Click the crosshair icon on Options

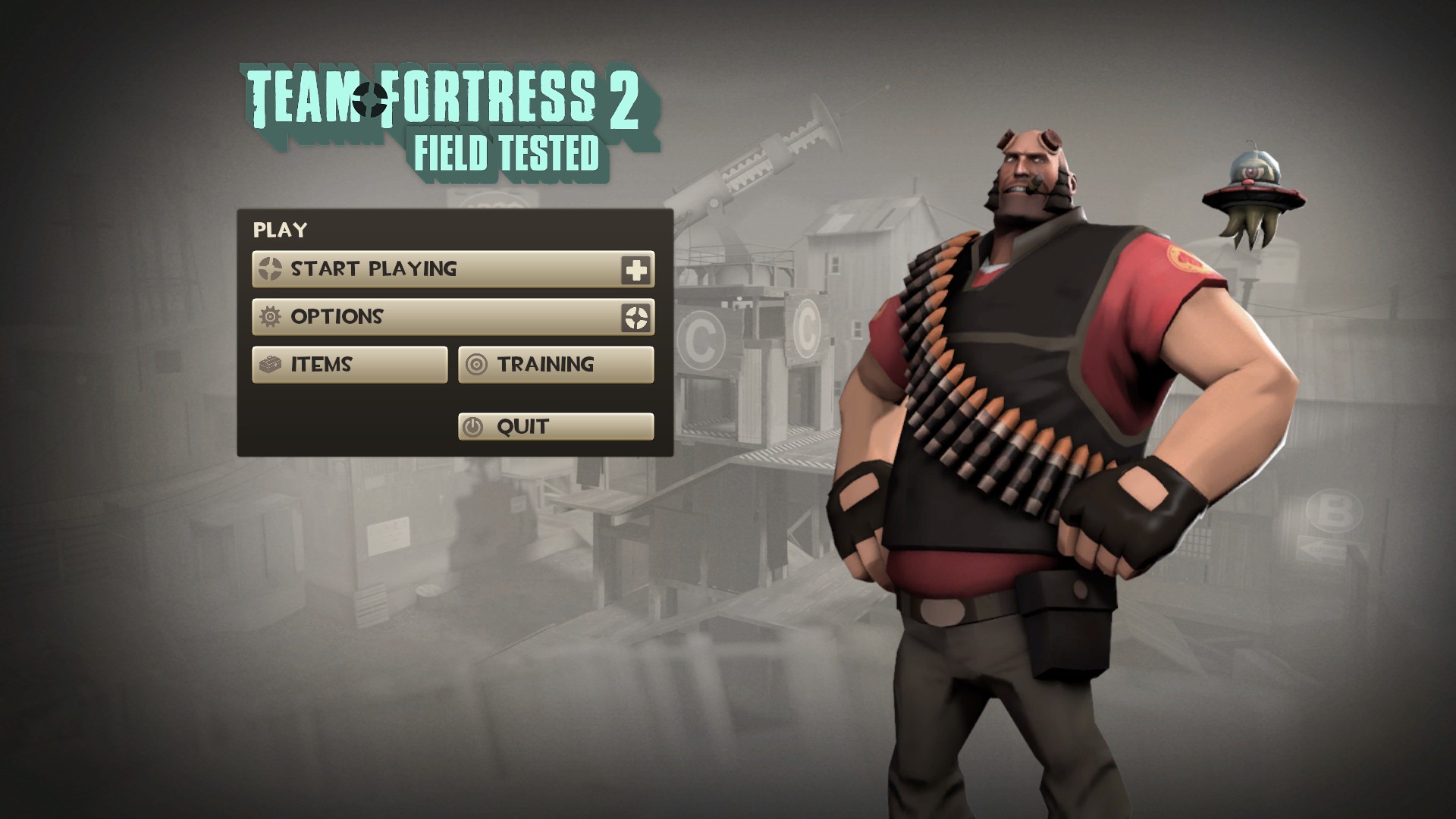636,318
